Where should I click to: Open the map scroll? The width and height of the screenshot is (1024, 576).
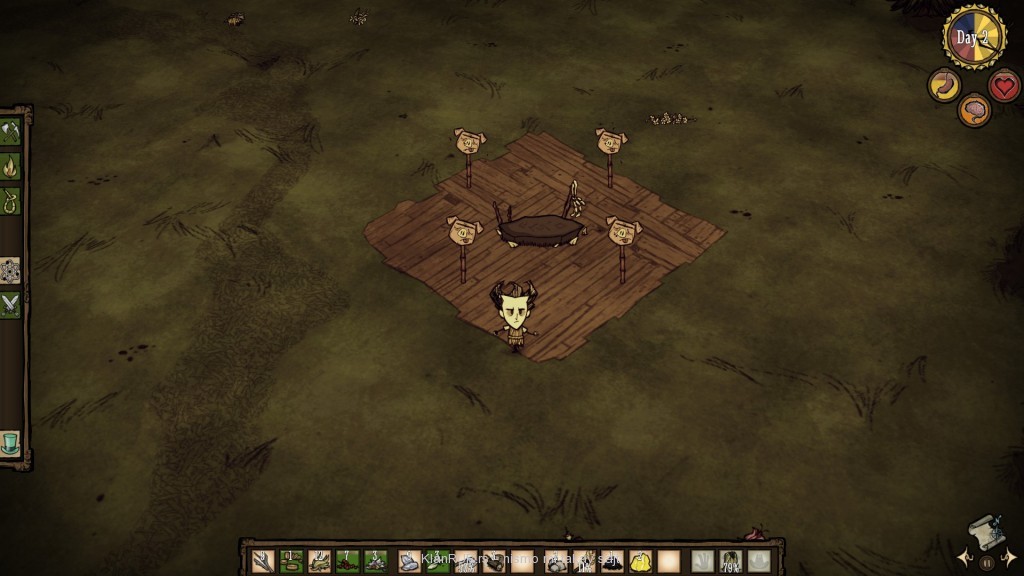pos(985,531)
